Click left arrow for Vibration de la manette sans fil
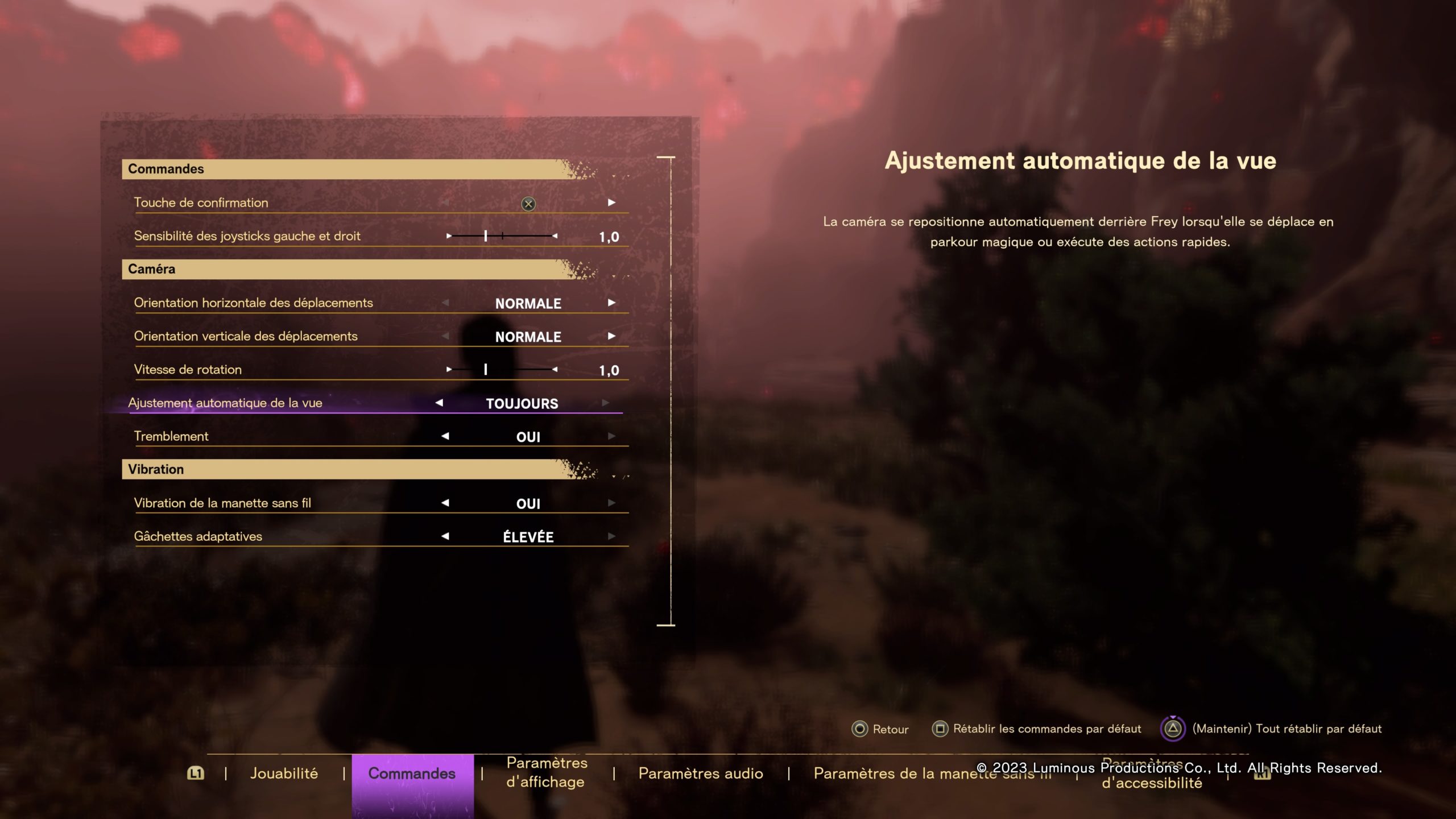The width and height of the screenshot is (1456, 819). point(445,503)
